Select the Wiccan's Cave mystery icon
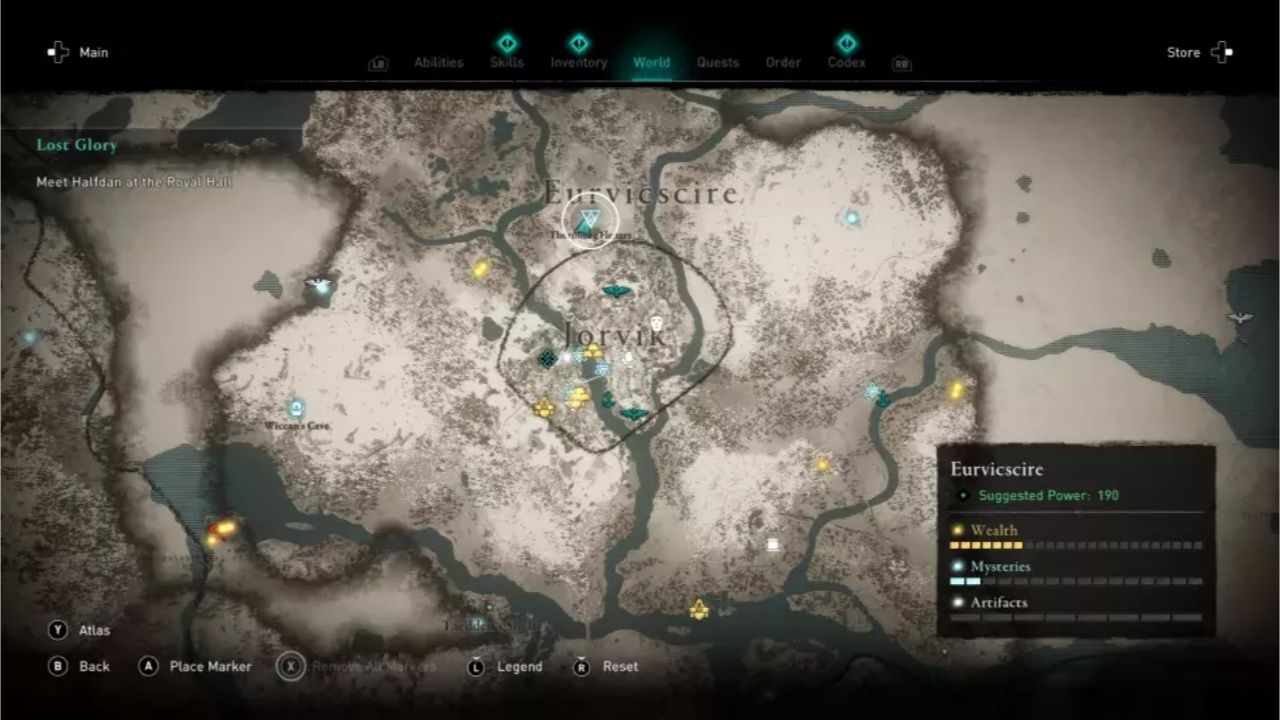The width and height of the screenshot is (1280, 720). (295, 407)
